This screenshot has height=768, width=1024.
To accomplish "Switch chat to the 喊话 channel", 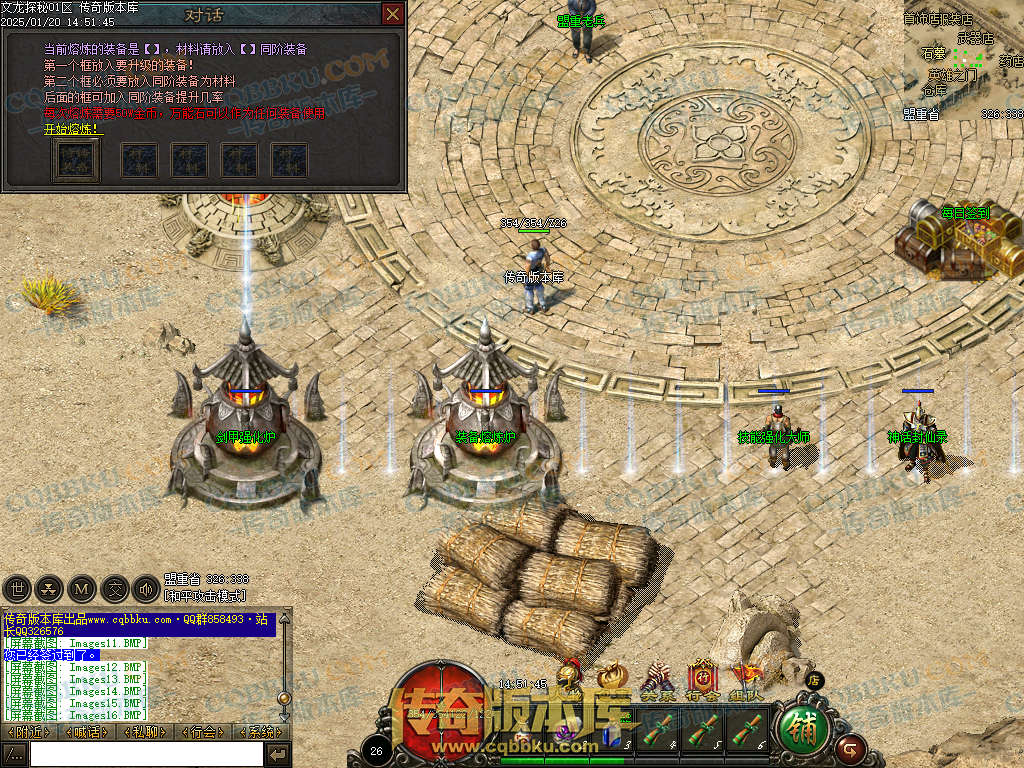I will click(x=86, y=732).
